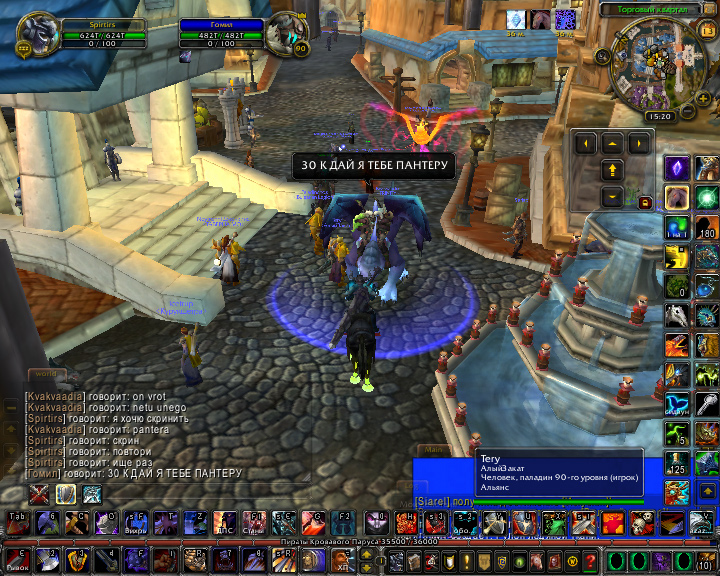The width and height of the screenshot is (720, 576).
Task: Click the 15:20 clock button
Action: tap(660, 116)
